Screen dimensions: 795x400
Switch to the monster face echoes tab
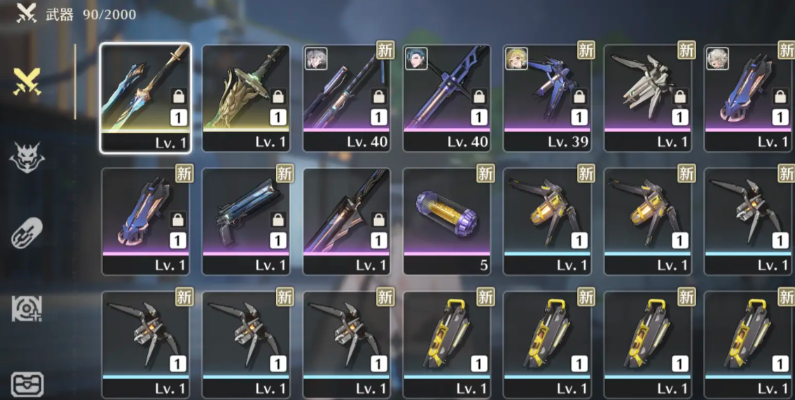(x=27, y=157)
